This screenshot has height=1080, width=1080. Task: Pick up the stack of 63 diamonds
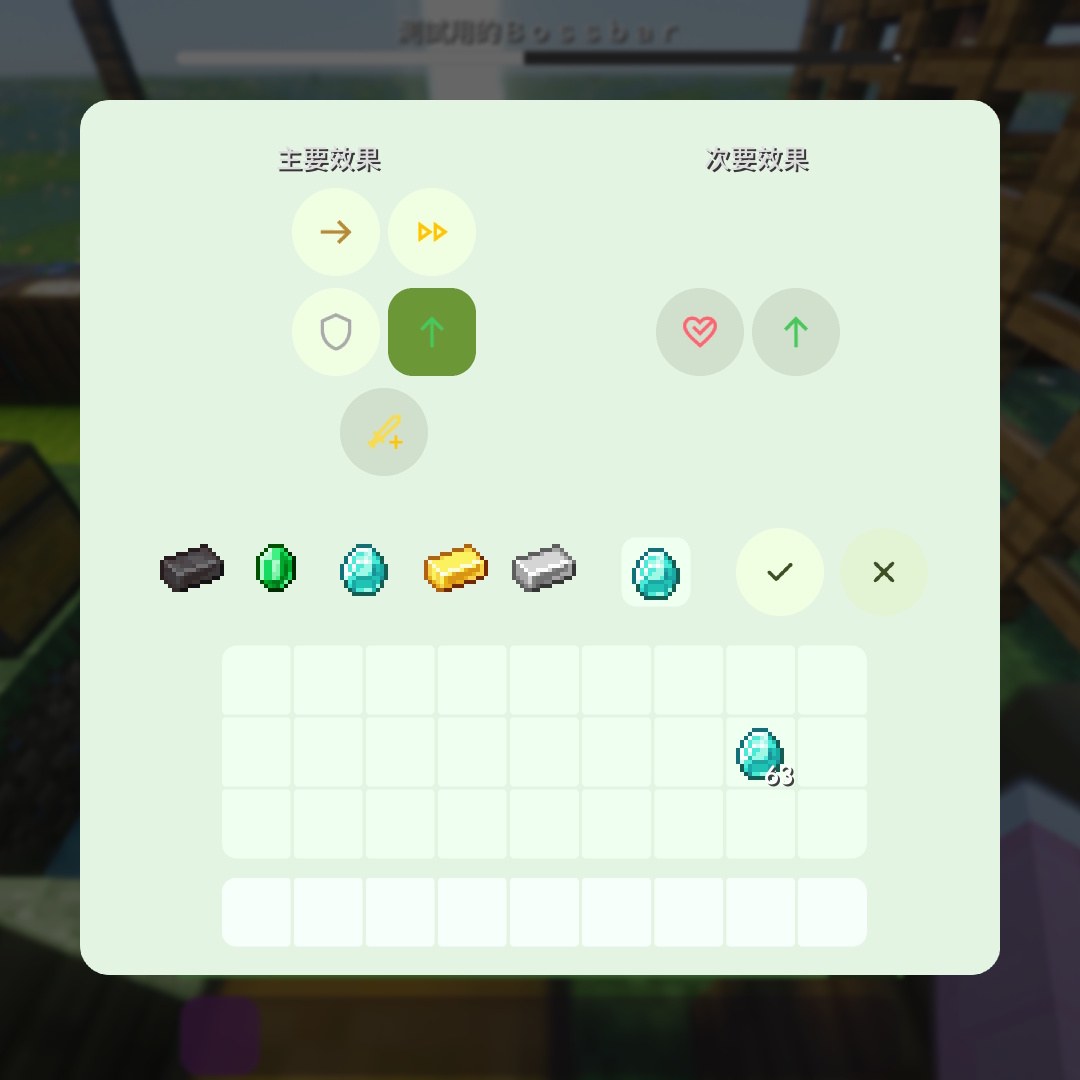pos(760,753)
